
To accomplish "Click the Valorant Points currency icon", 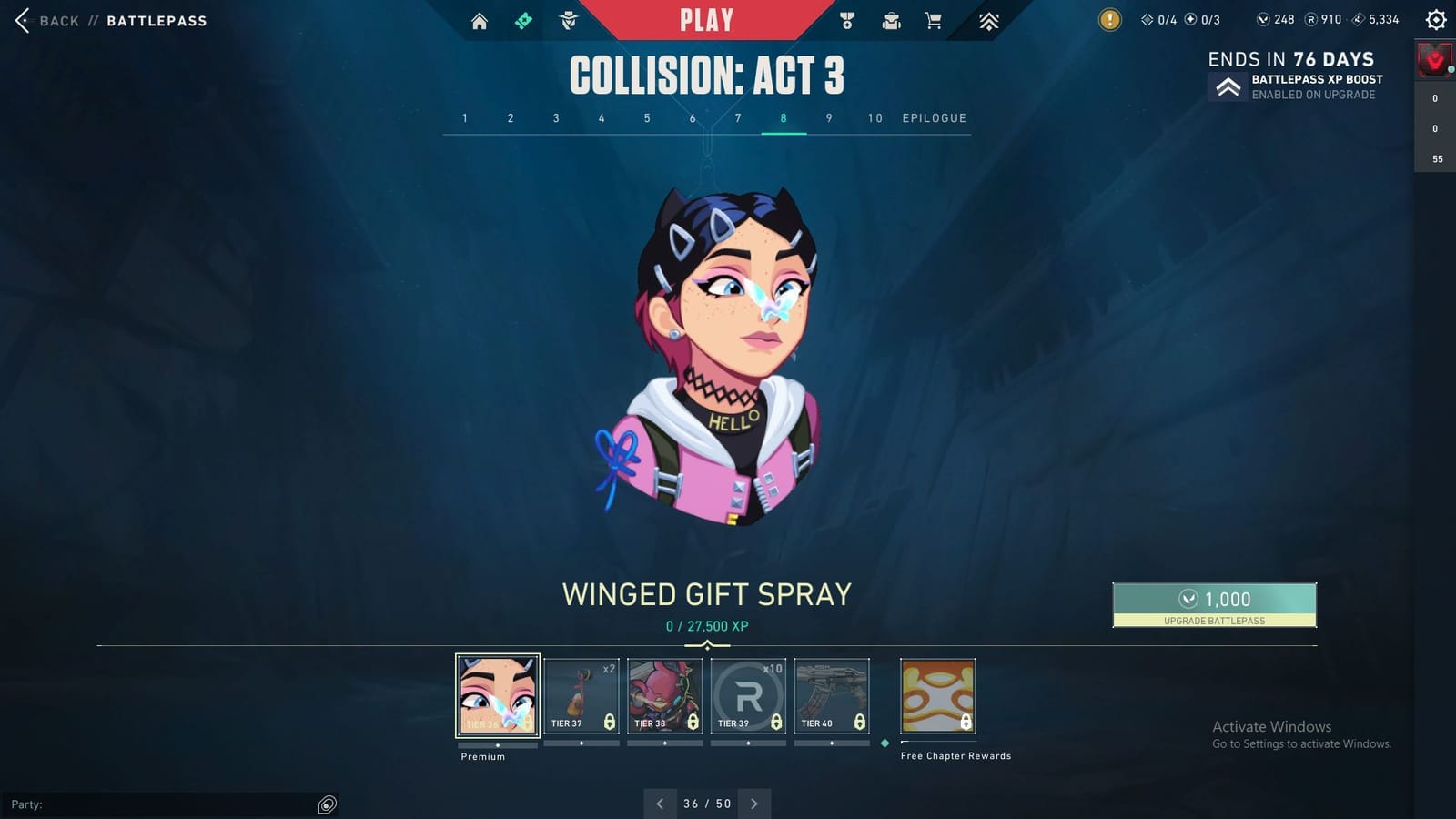I will (1266, 18).
